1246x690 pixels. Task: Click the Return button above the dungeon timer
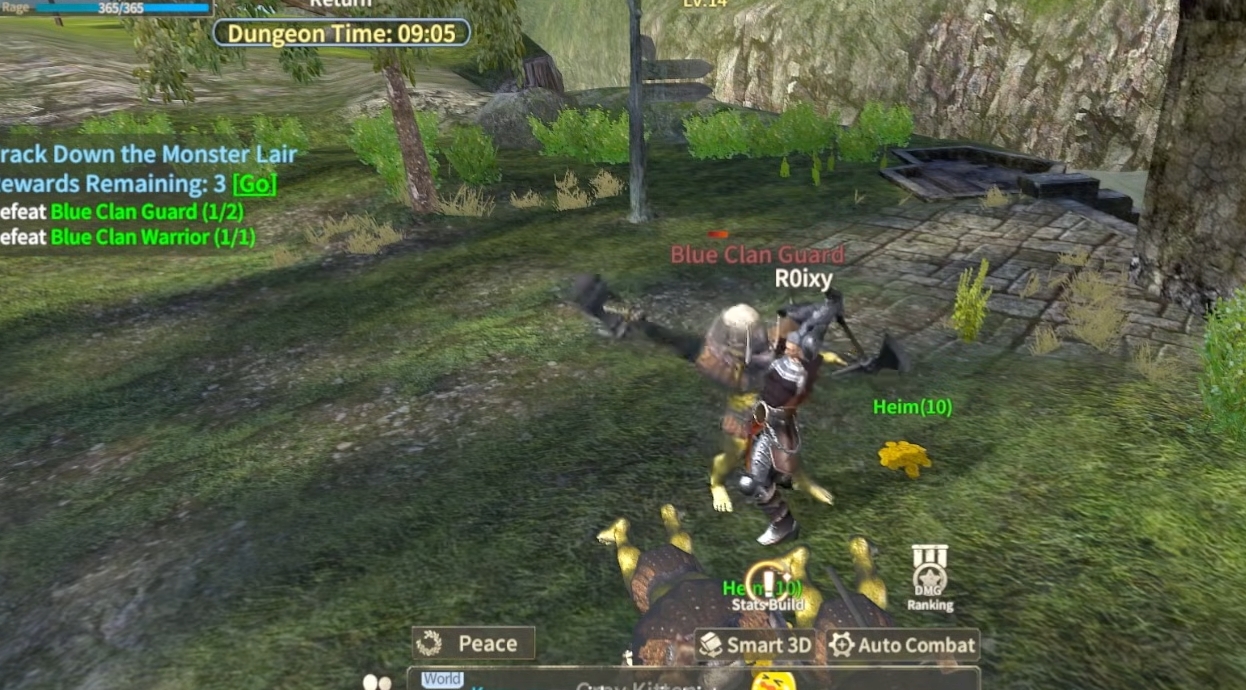tap(341, 4)
